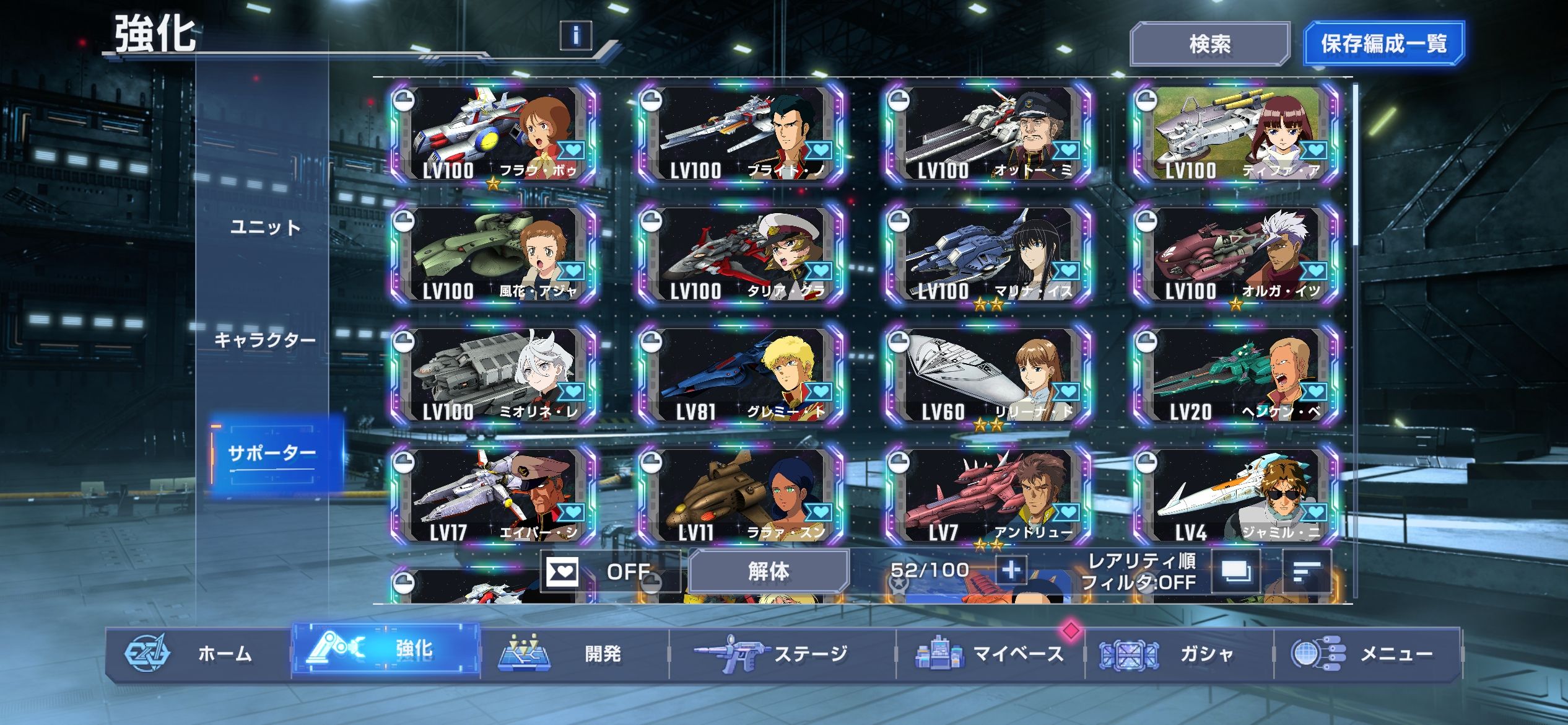This screenshot has width=1568, height=725.
Task: Open the 解体 dismantle button
Action: (769, 571)
